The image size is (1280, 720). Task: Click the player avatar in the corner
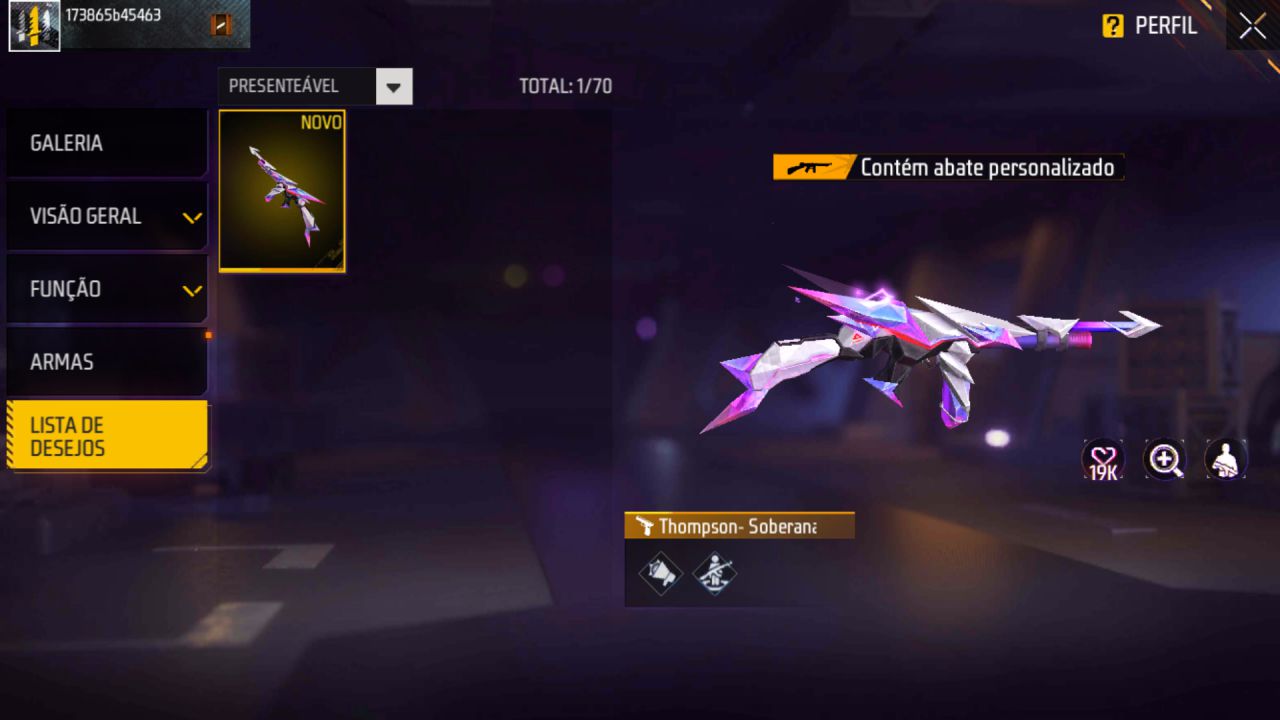[x=34, y=26]
